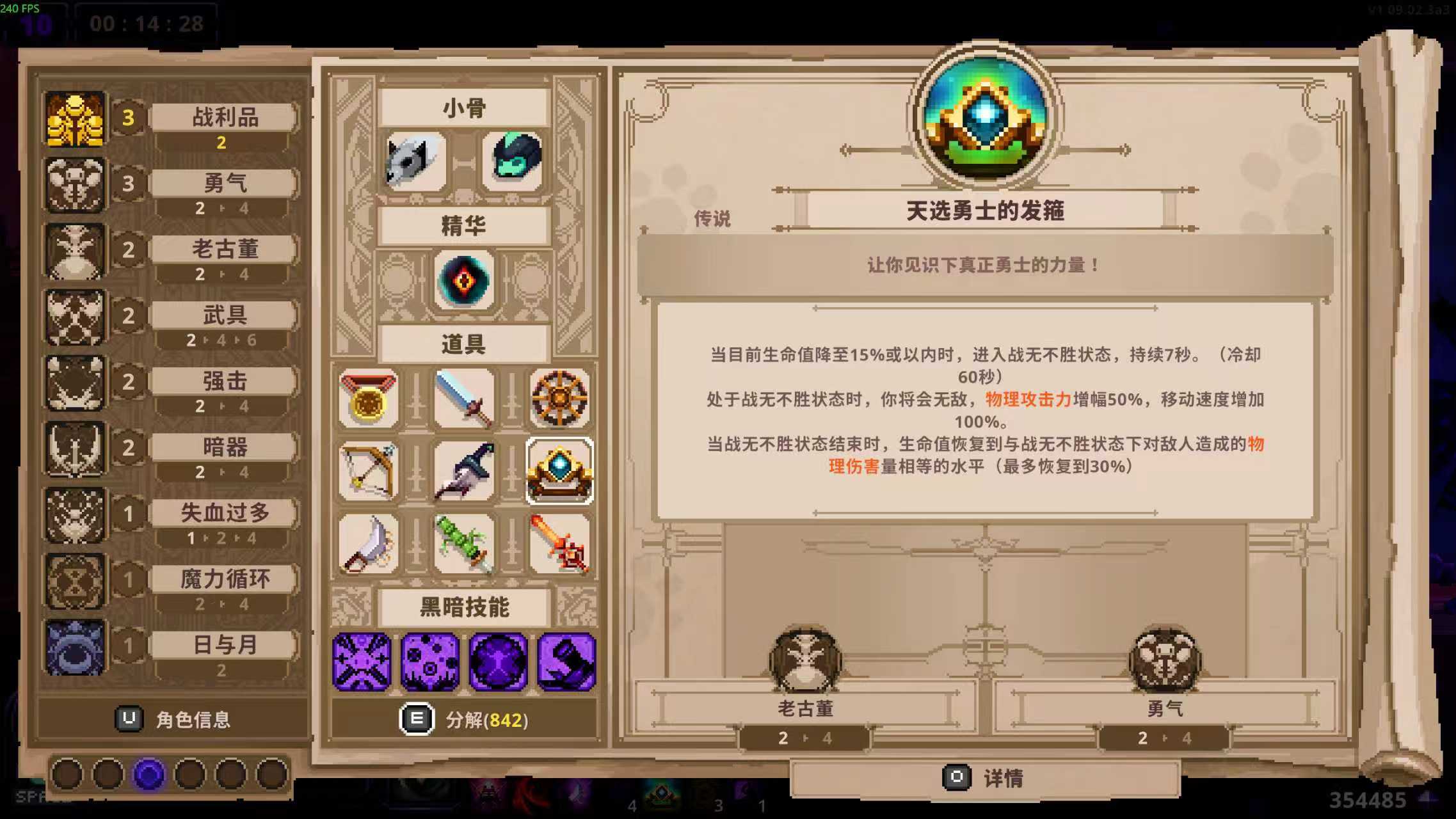The height and width of the screenshot is (819, 1456).
Task: Select the bow item in the 道具 grid
Action: [369, 472]
